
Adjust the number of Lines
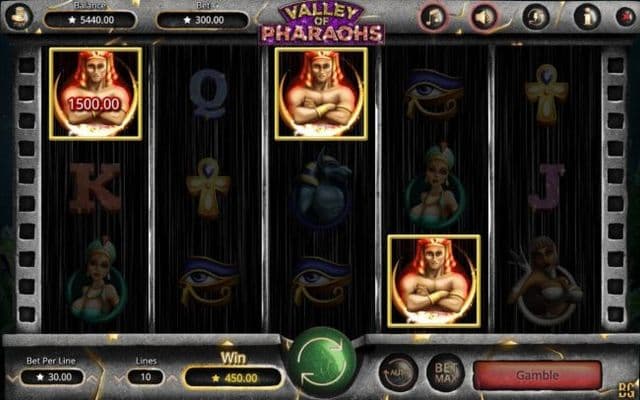(x=146, y=377)
